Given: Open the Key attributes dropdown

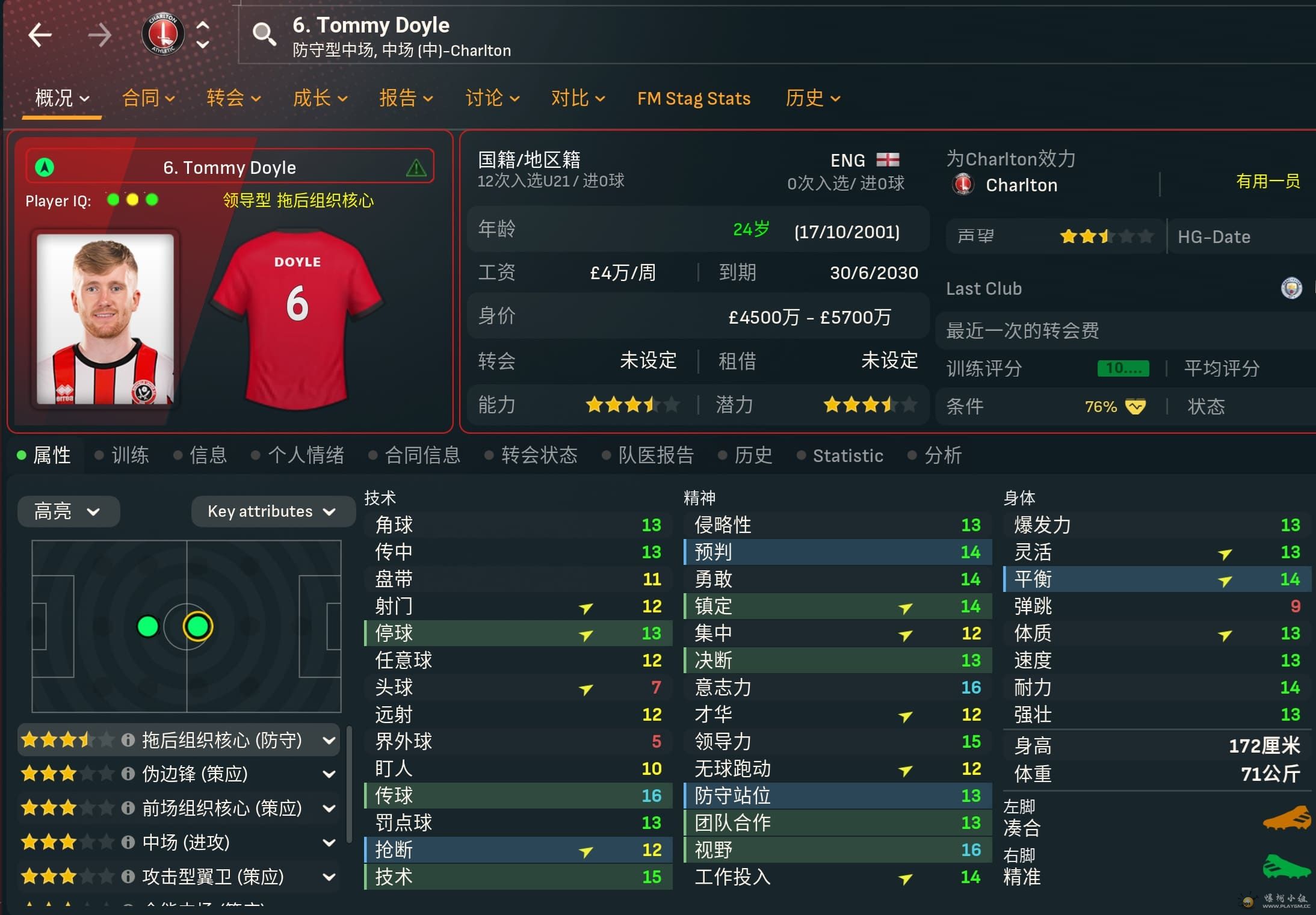Looking at the screenshot, I should (x=272, y=511).
